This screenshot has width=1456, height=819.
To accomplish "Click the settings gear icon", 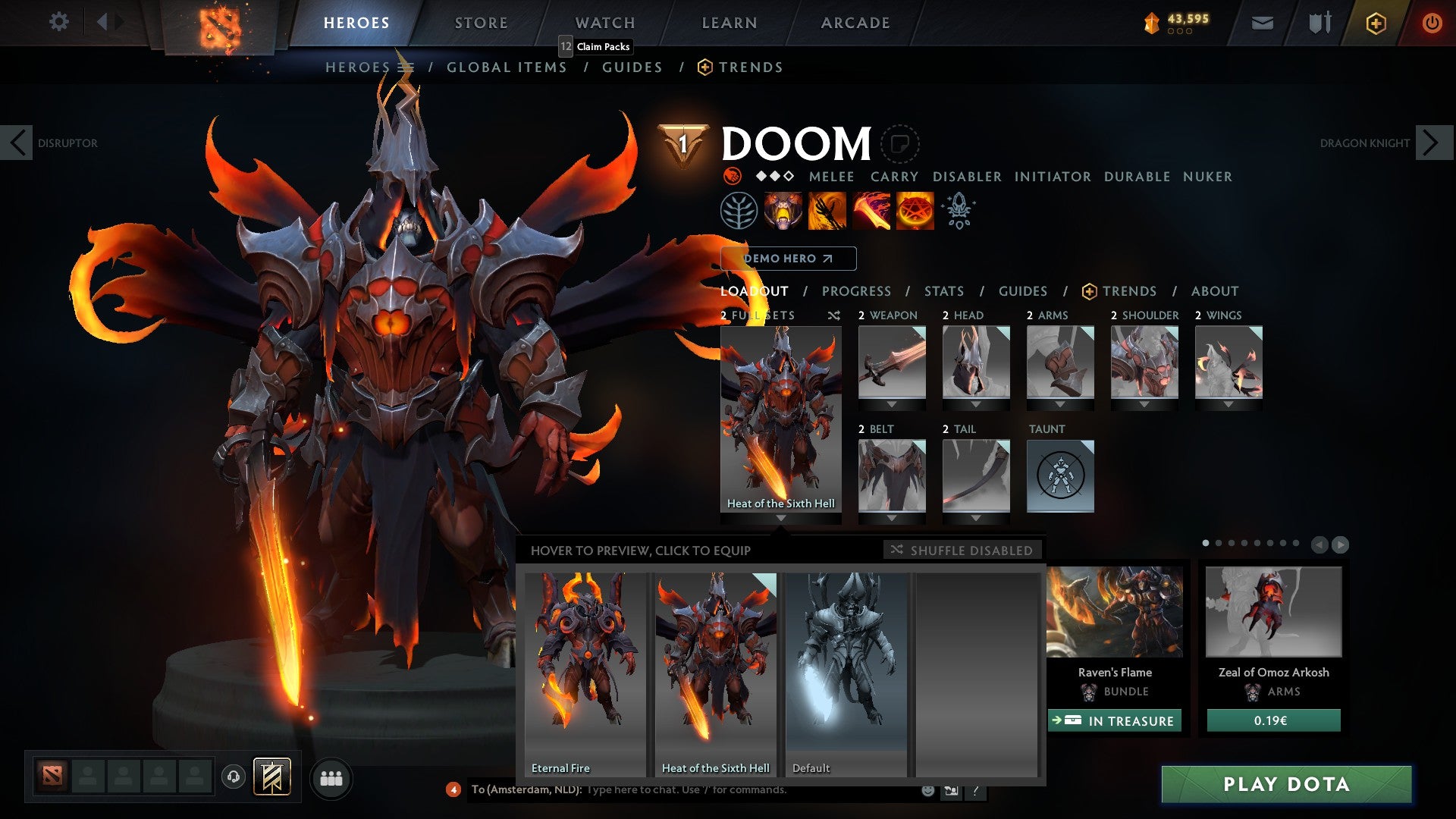I will (x=58, y=22).
